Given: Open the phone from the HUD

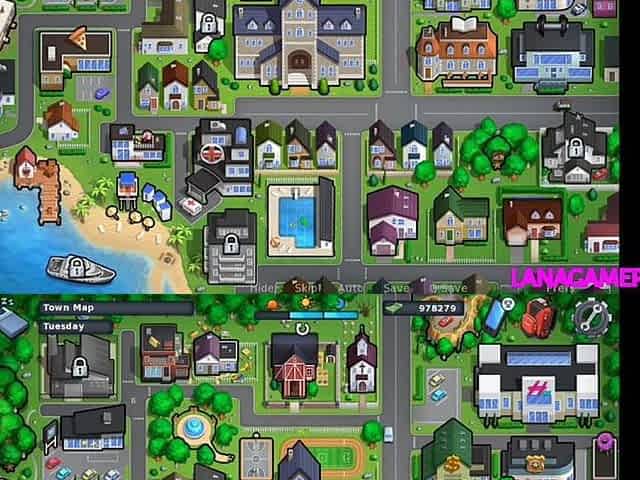Looking at the screenshot, I should click(495, 315).
